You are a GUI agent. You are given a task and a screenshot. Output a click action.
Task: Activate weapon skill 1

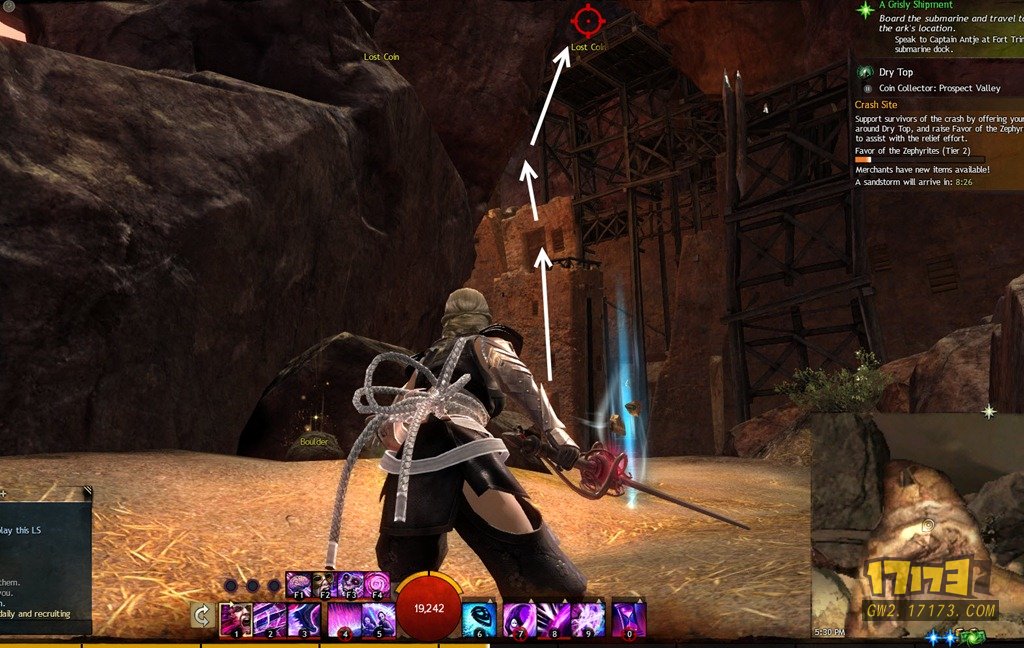click(x=236, y=619)
